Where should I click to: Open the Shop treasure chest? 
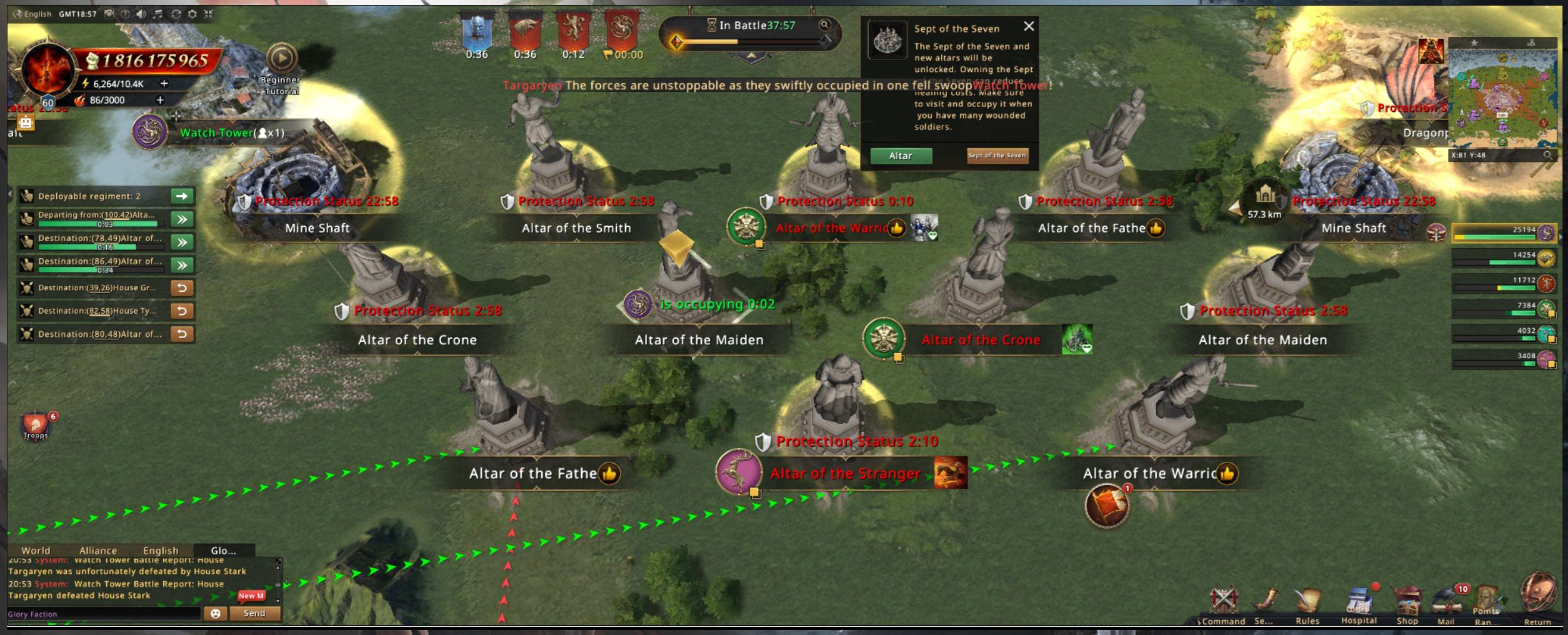coord(1407,605)
